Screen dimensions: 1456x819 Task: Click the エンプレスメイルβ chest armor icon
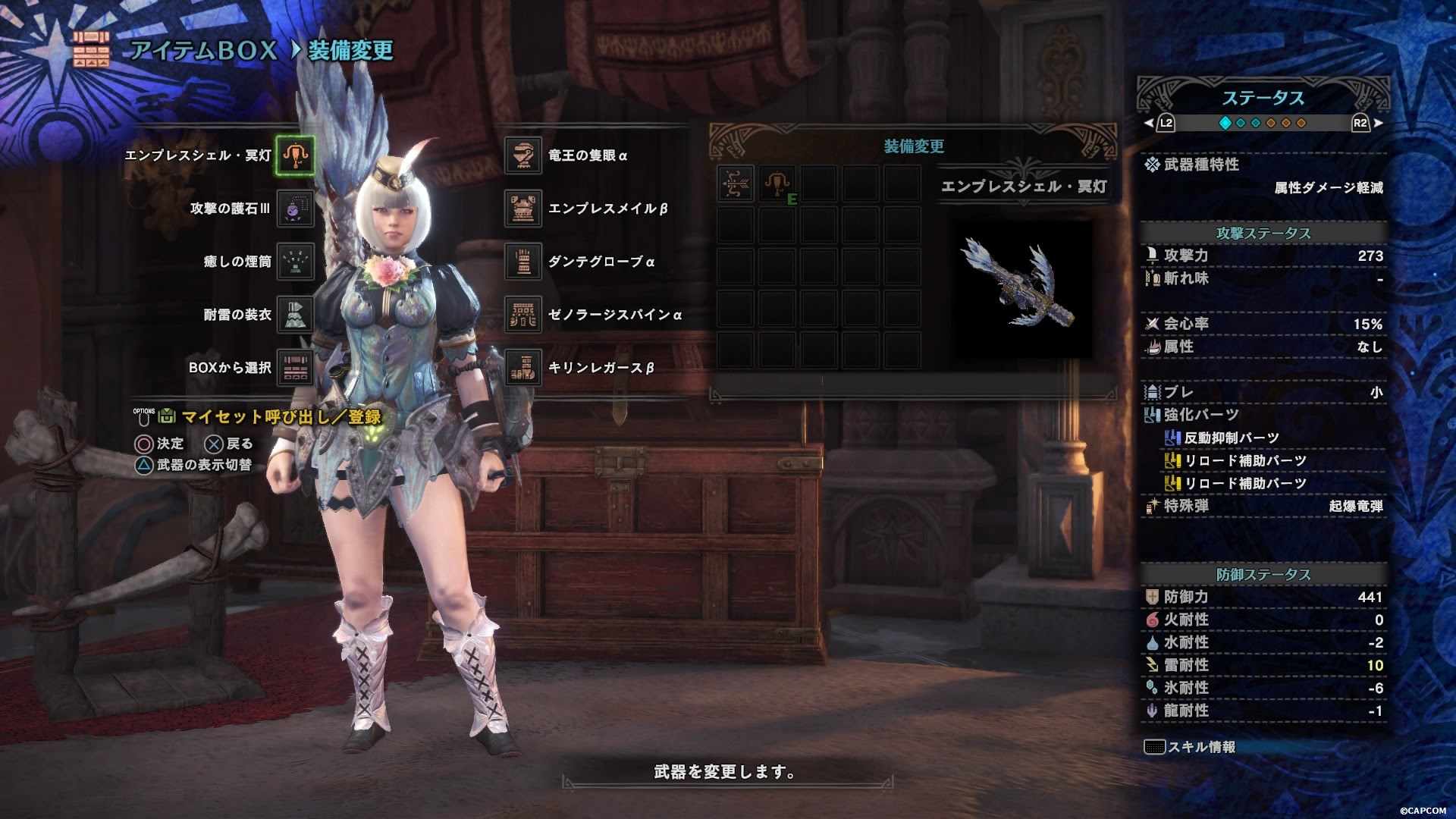click(522, 209)
